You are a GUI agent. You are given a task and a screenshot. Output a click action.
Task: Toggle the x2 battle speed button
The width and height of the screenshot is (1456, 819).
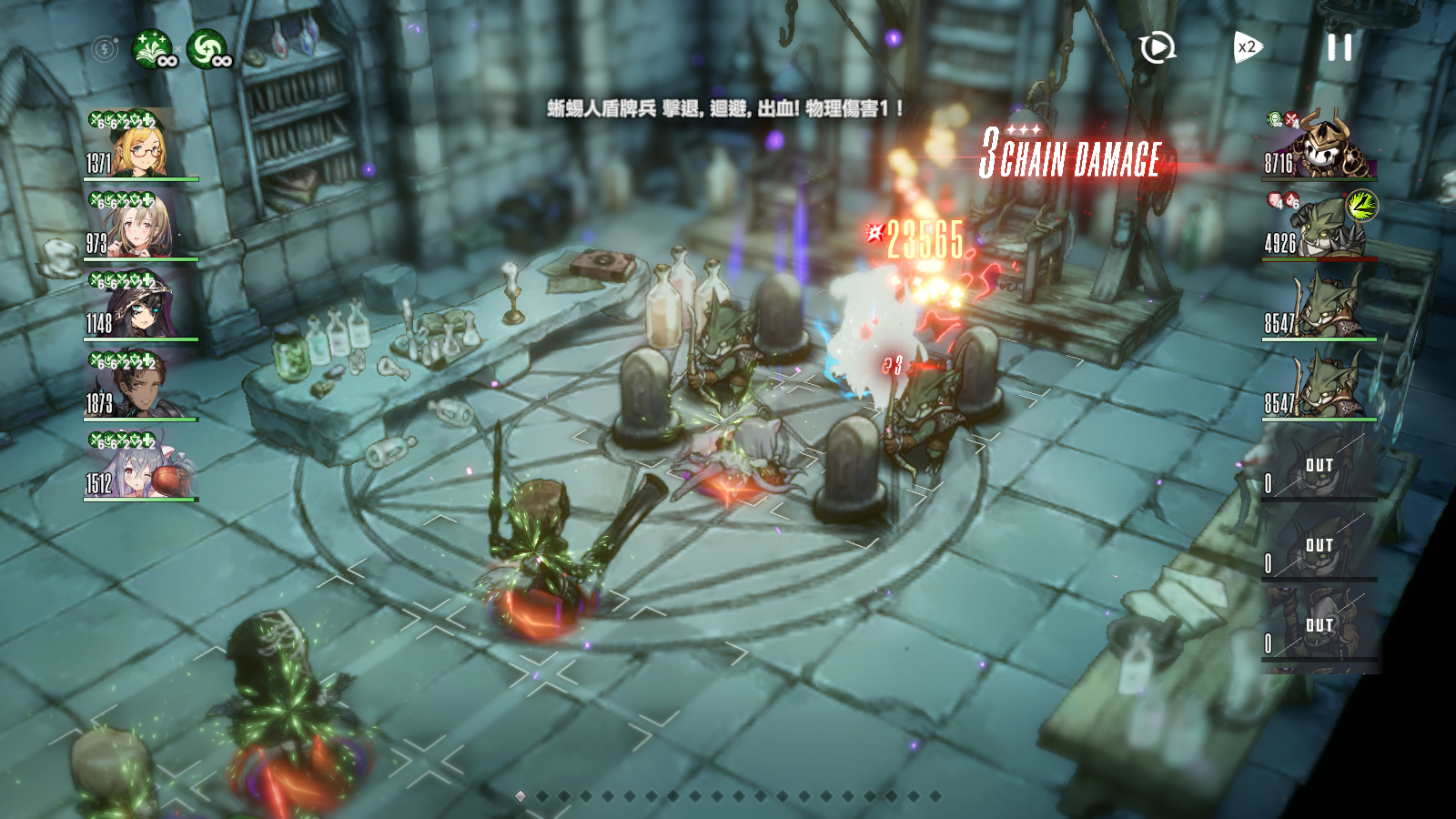(x=1247, y=47)
